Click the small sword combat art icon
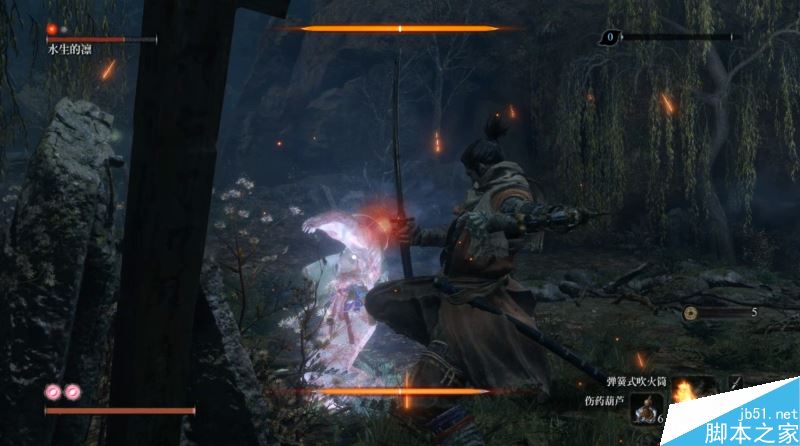The image size is (800, 446). [x=735, y=383]
